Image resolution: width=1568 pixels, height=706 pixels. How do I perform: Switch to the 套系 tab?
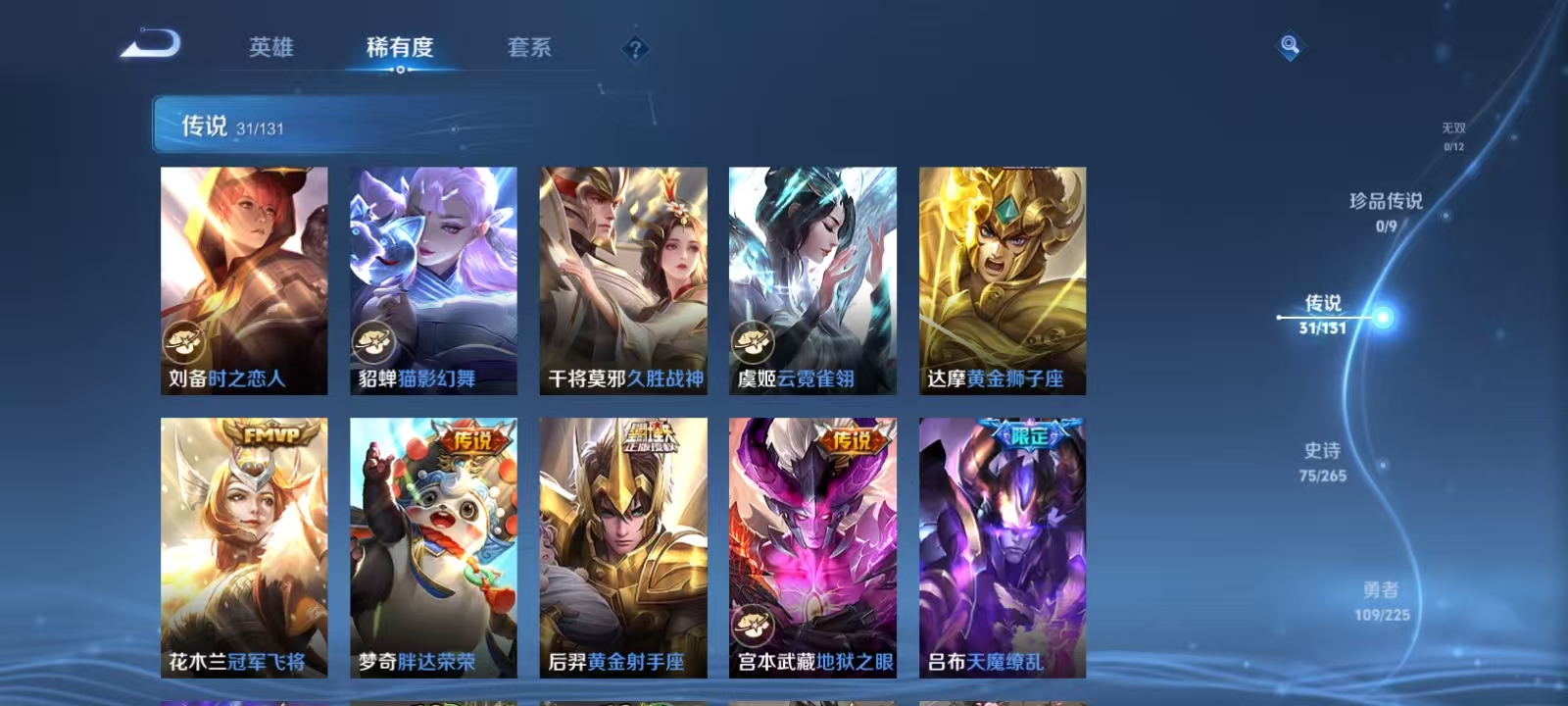pos(530,47)
